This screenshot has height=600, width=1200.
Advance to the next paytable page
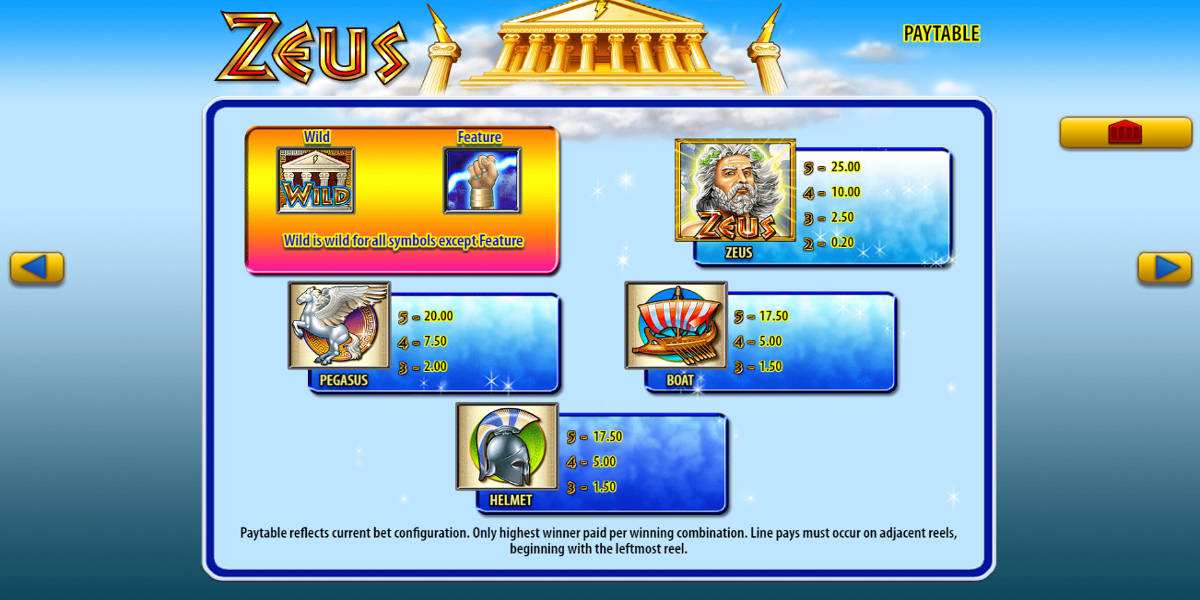1165,268
